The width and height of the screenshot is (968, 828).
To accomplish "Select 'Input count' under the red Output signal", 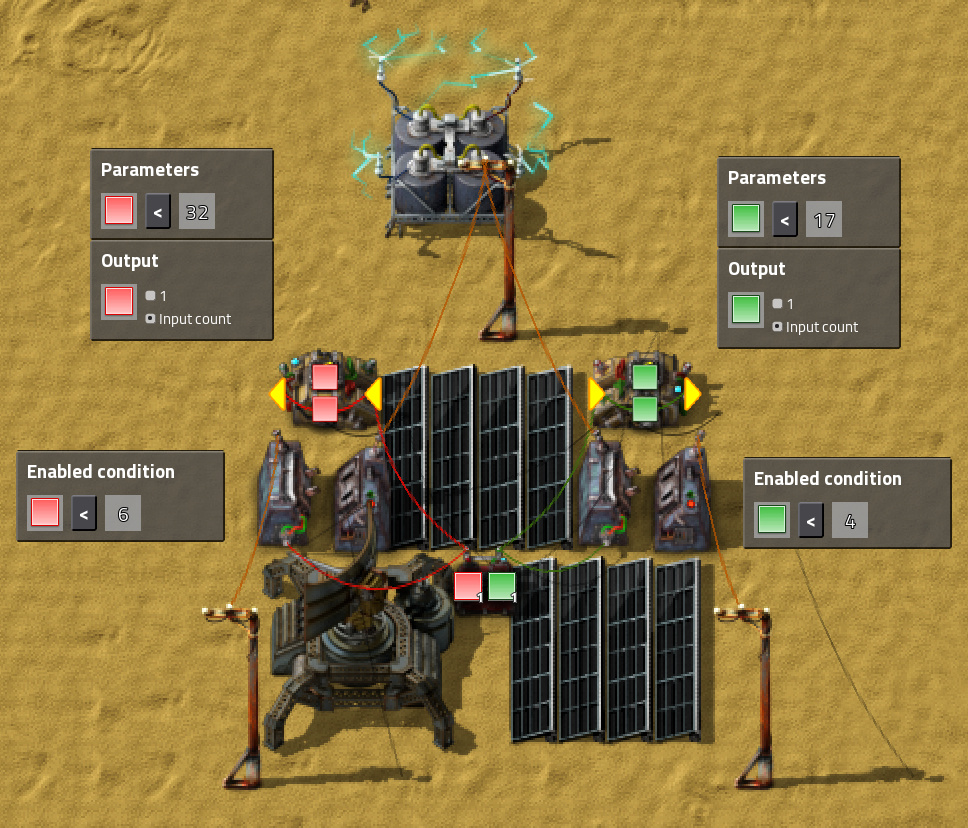I will pos(150,319).
